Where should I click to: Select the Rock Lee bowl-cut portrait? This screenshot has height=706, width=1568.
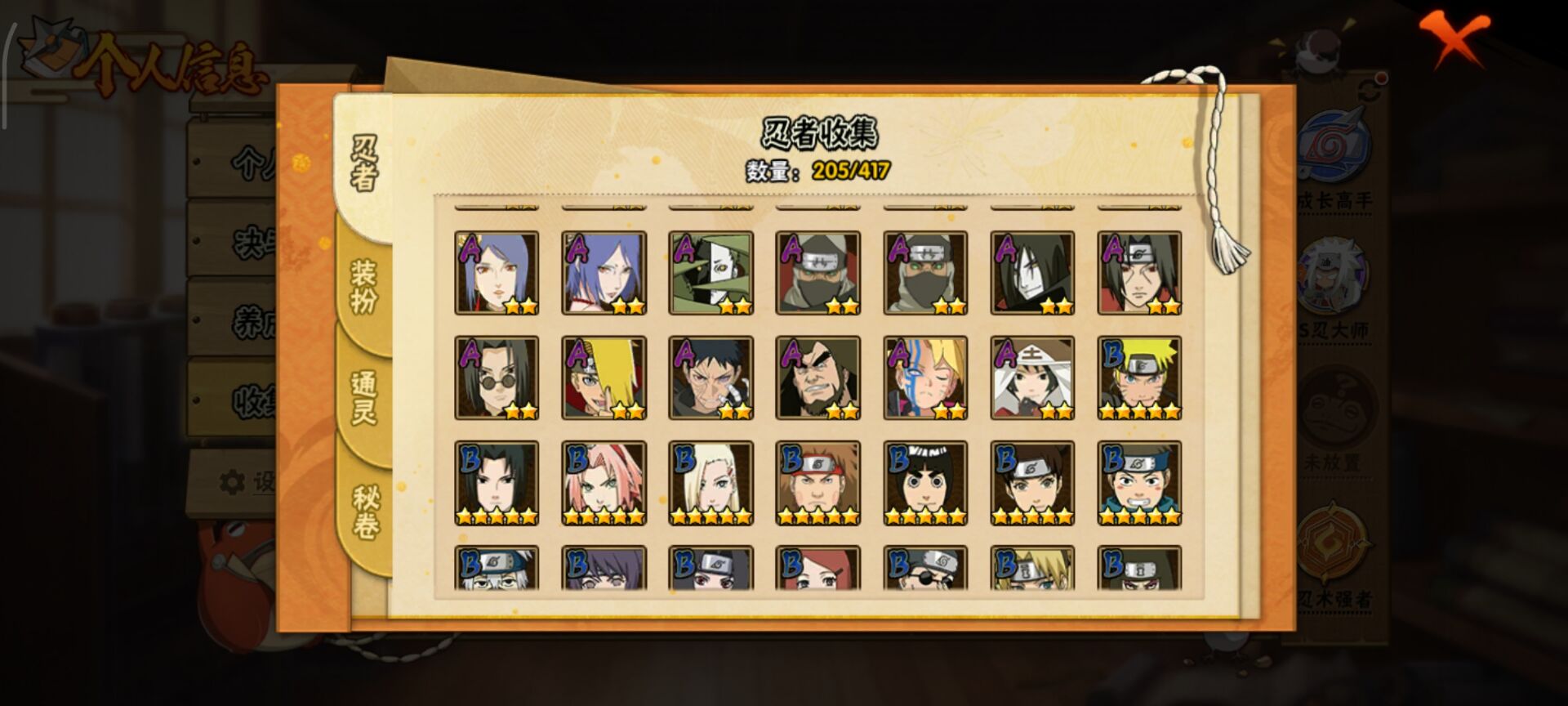pyautogui.click(x=925, y=483)
